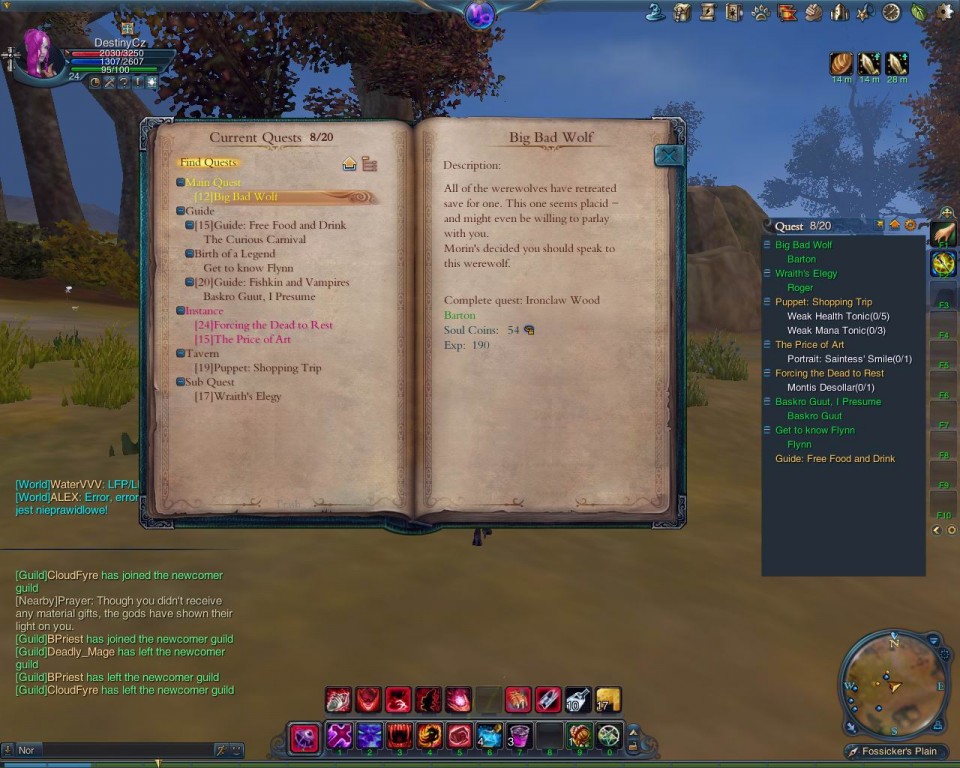Open the gear-shaped settings icon
This screenshot has height=768, width=960.
[x=945, y=12]
